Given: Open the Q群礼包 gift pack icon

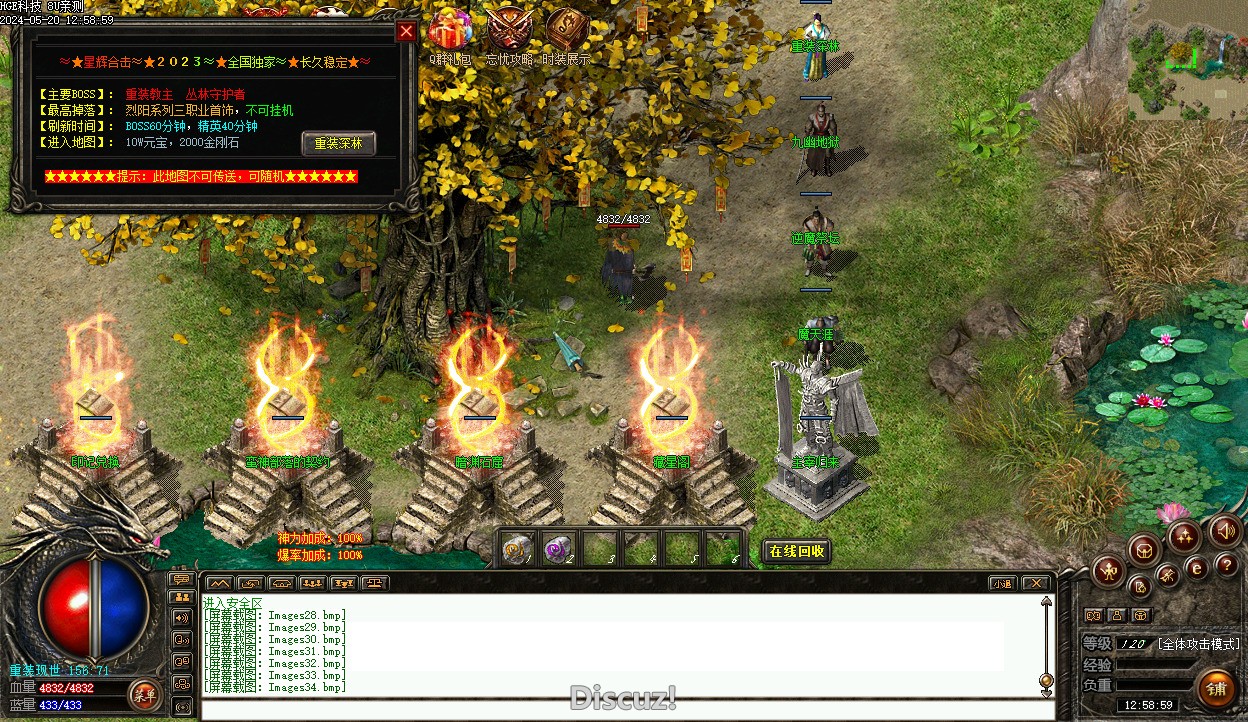Looking at the screenshot, I should (x=449, y=31).
